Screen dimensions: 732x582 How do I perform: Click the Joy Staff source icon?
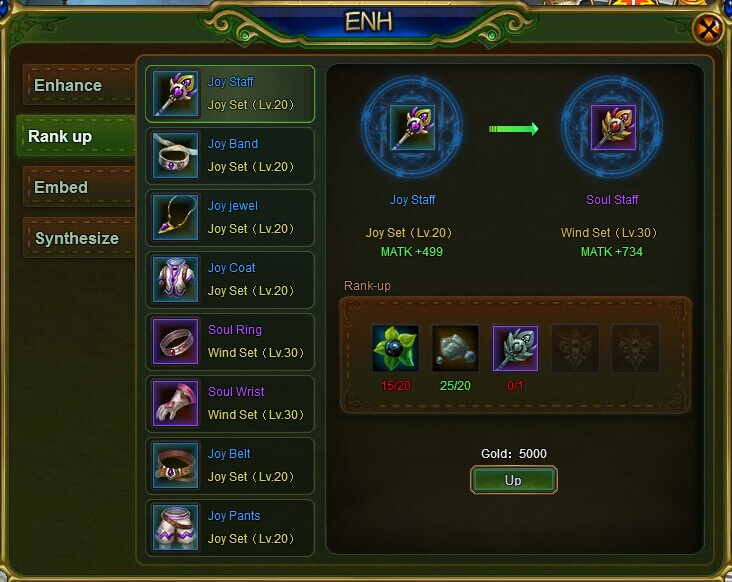412,128
